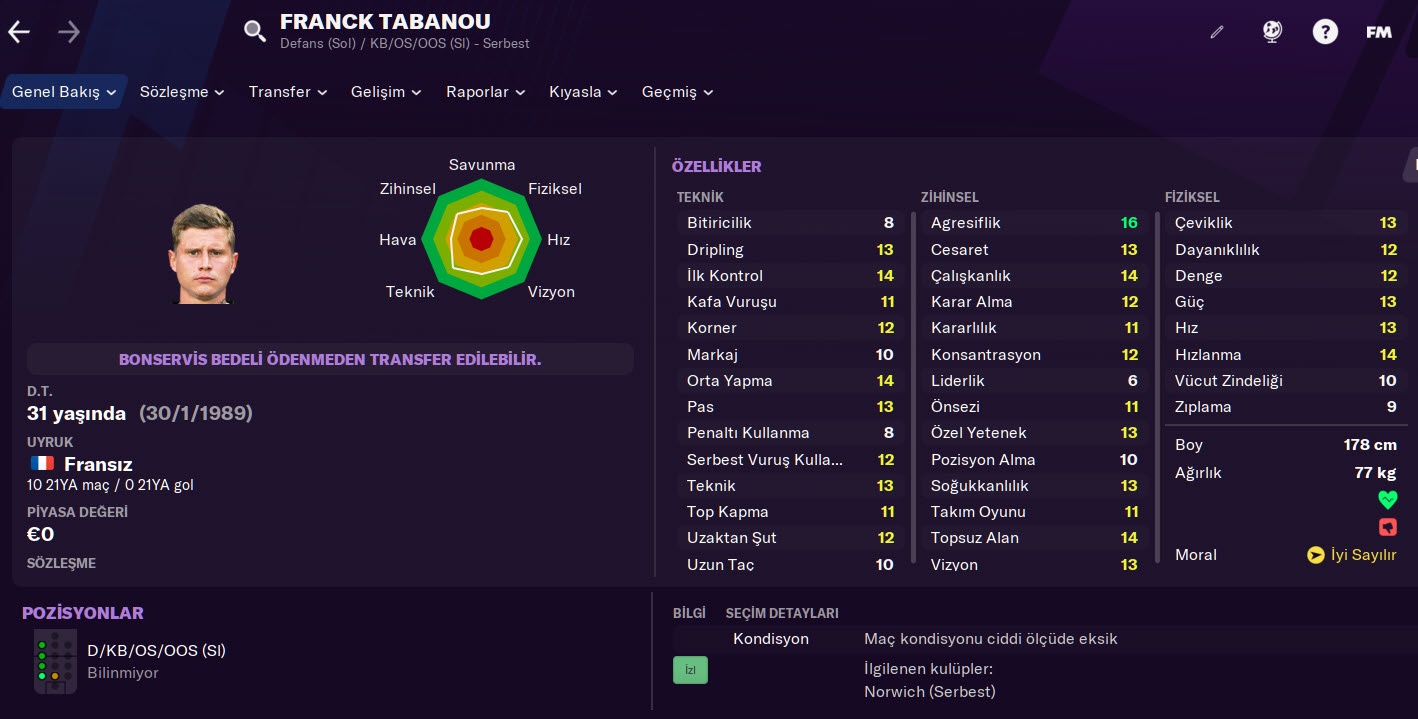
Task: Go back using the left arrow
Action: 19,32
